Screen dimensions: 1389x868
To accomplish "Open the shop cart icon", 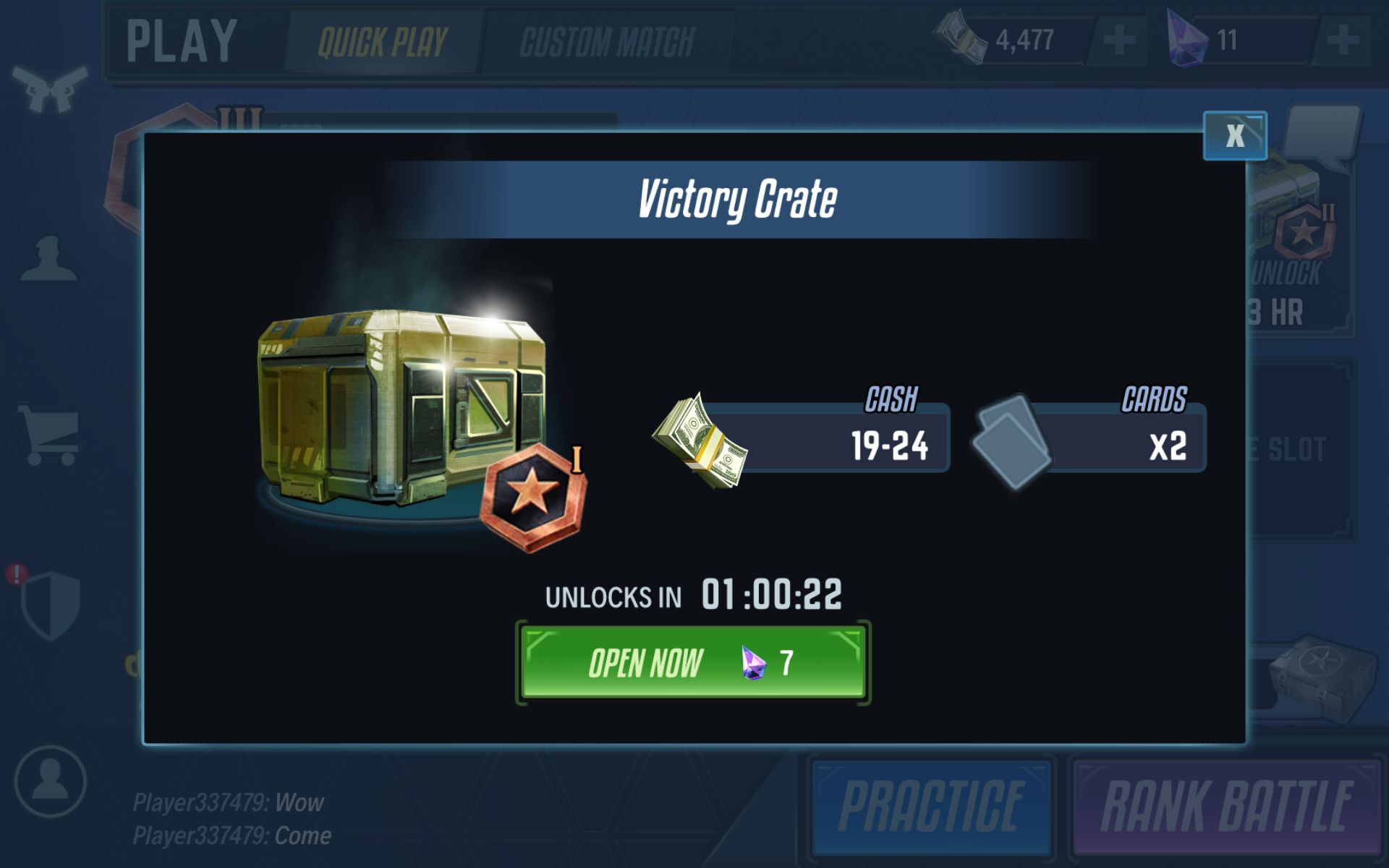I will 49,434.
